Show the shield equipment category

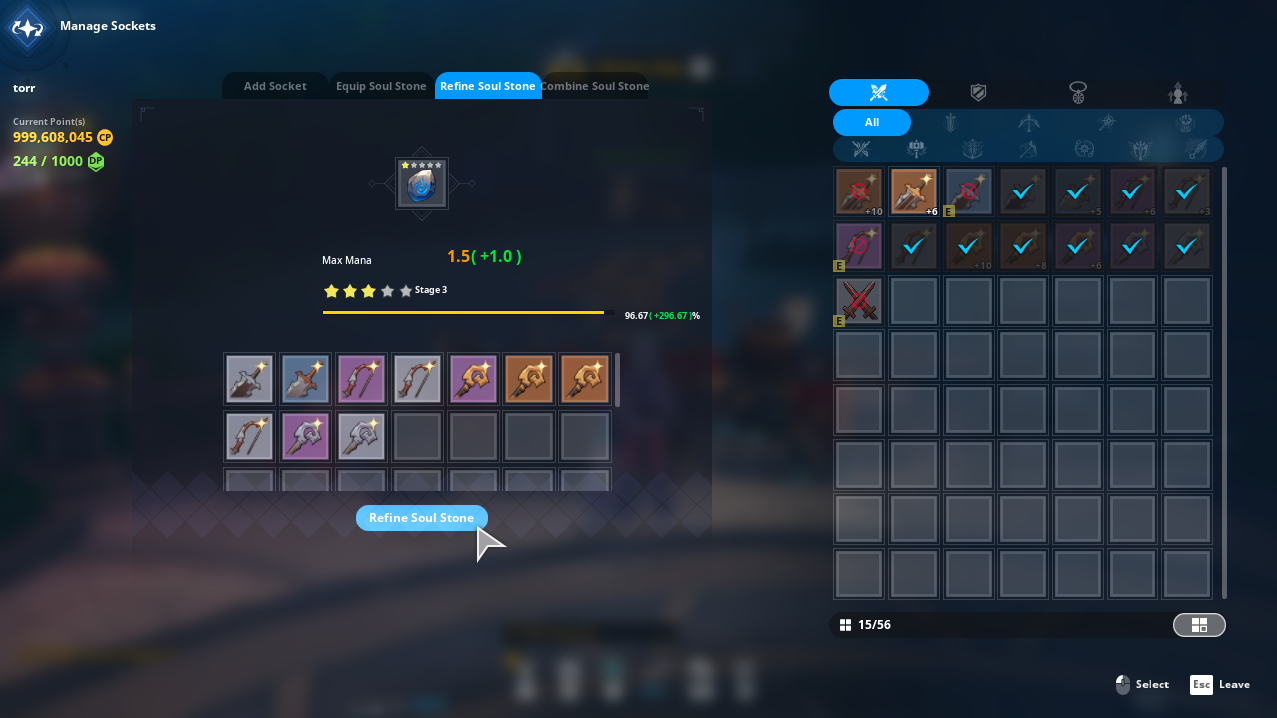click(x=978, y=93)
